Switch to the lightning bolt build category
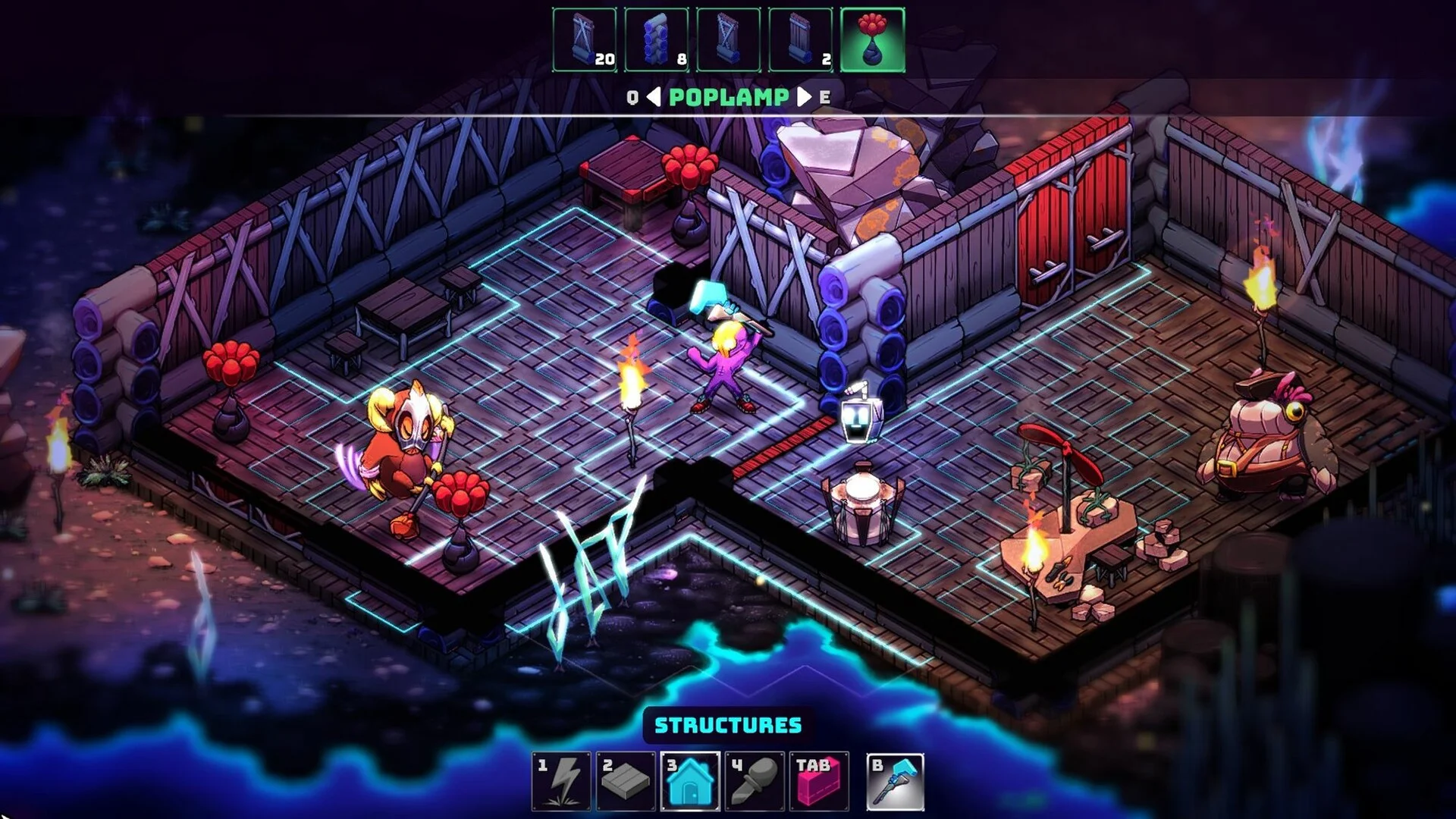The height and width of the screenshot is (819, 1456). (561, 781)
